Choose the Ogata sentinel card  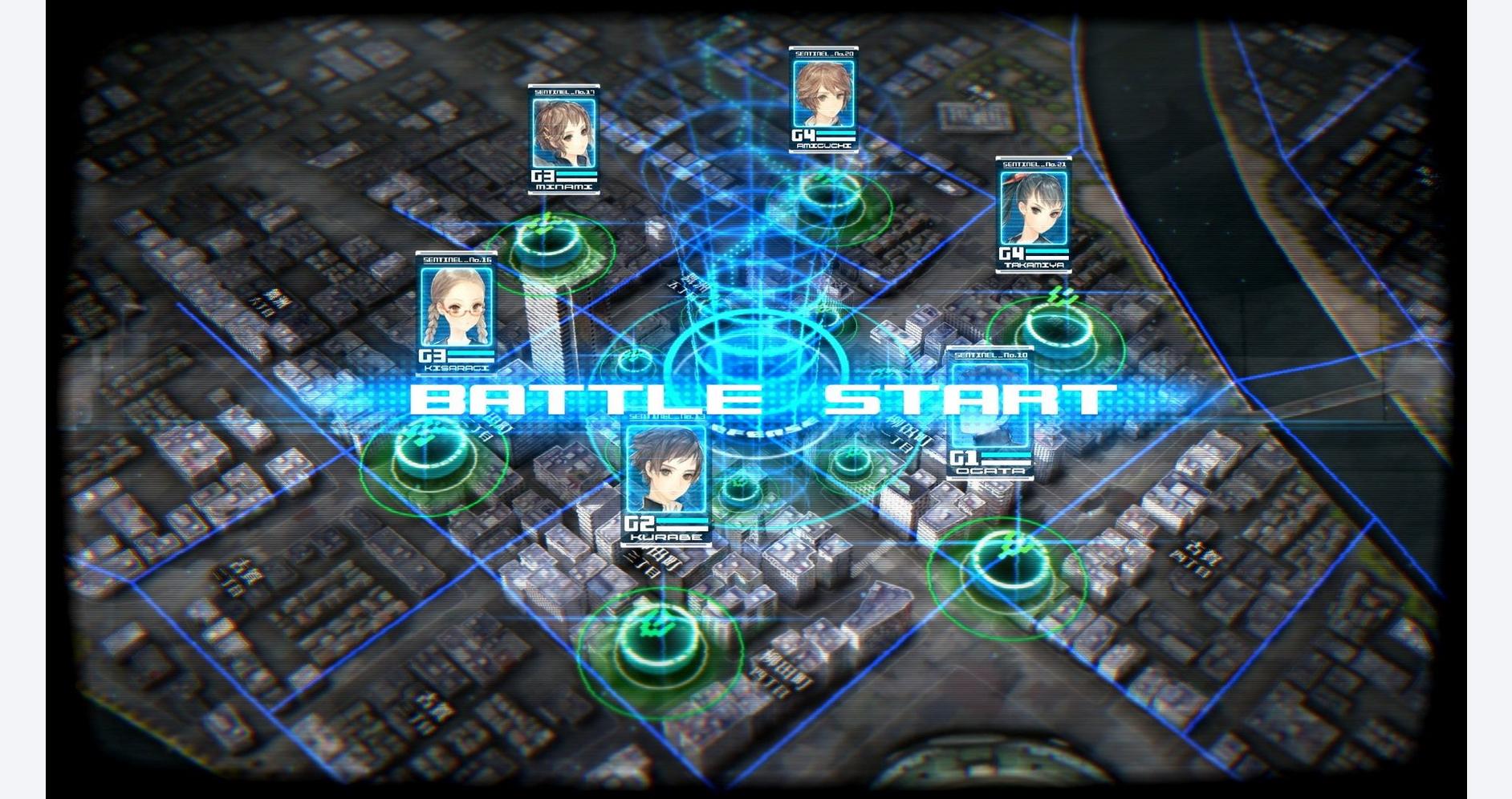tap(988, 413)
